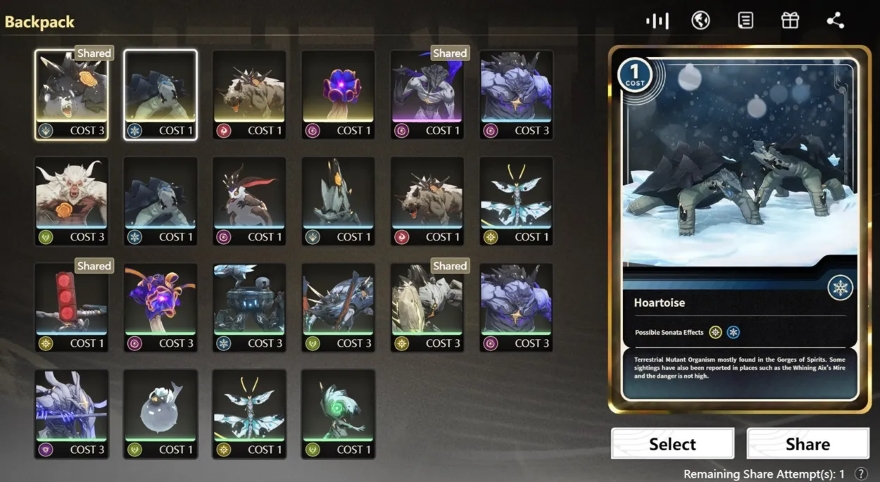This screenshot has width=880, height=482.
Task: Click the Share button below the card
Action: (x=807, y=444)
